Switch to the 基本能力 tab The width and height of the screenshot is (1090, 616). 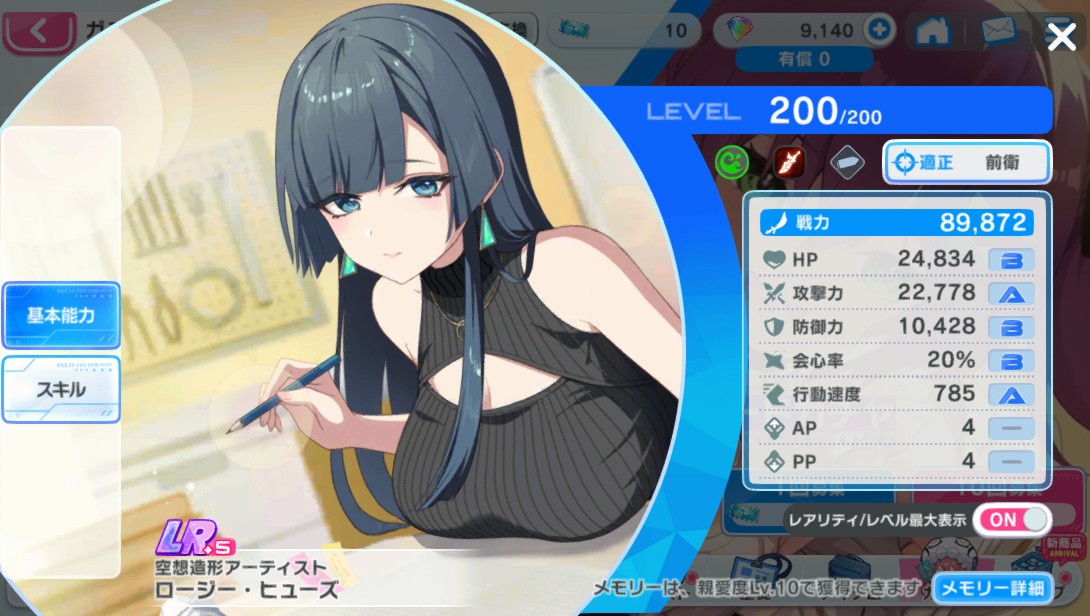[x=61, y=315]
